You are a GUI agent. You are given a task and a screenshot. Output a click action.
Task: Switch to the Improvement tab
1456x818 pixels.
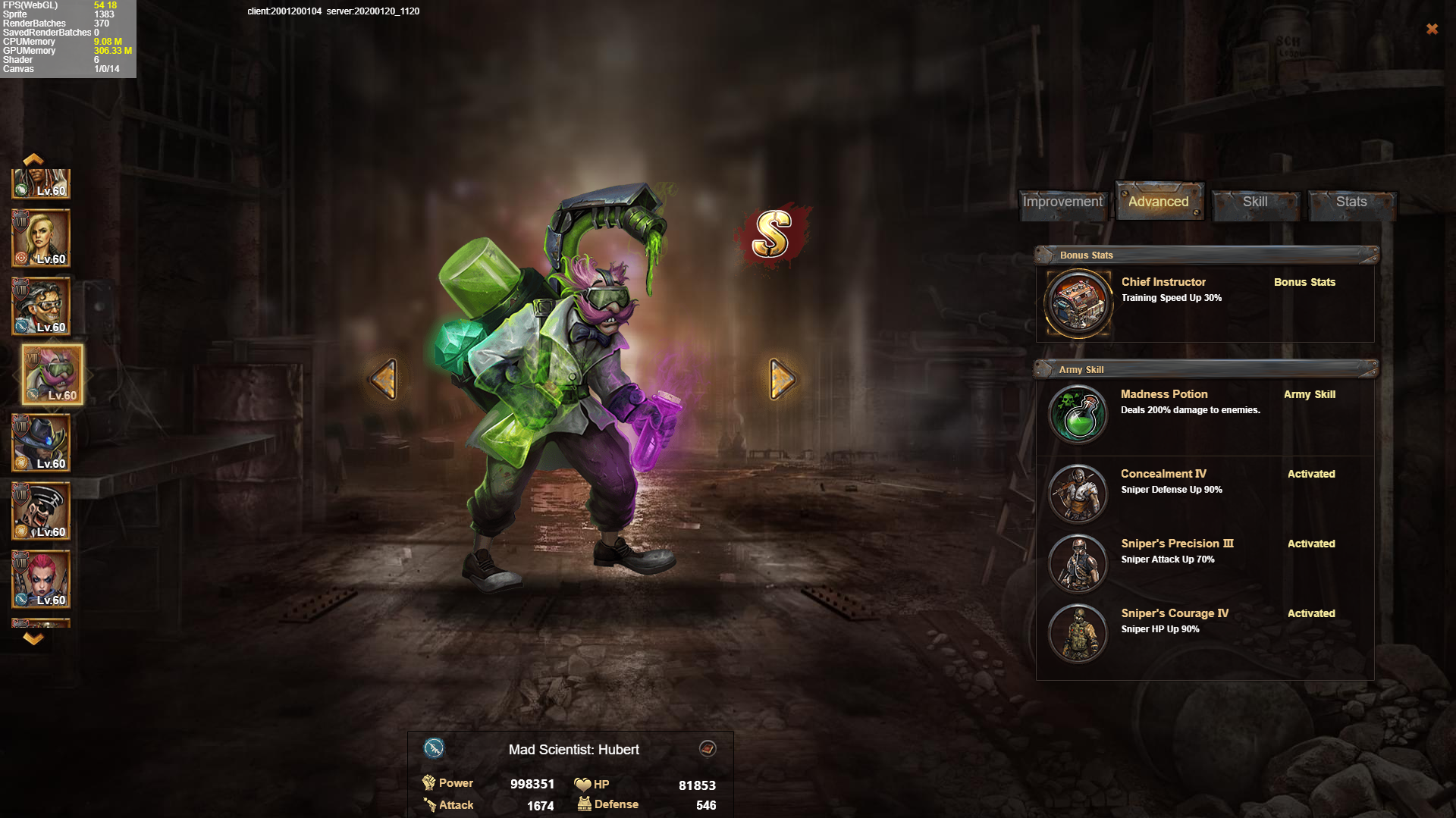point(1062,202)
